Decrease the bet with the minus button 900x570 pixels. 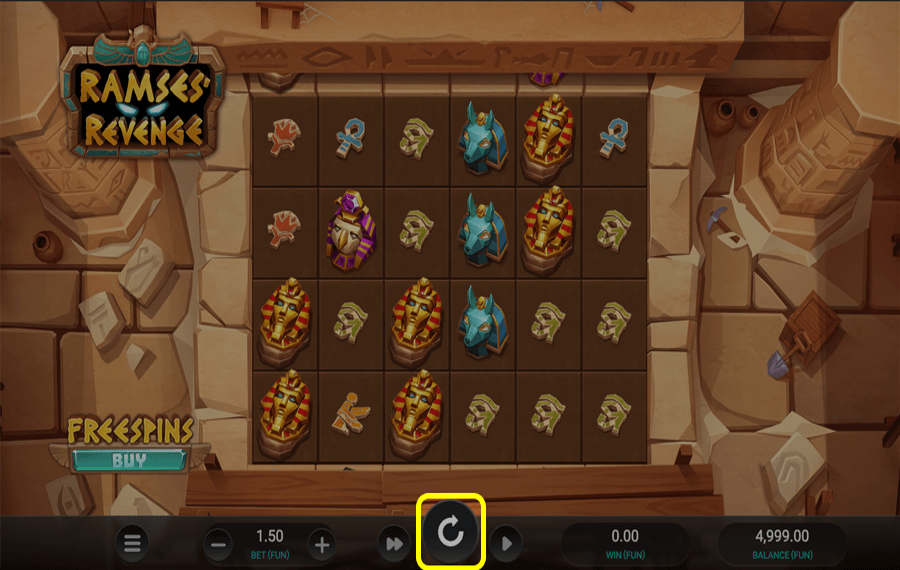click(220, 545)
